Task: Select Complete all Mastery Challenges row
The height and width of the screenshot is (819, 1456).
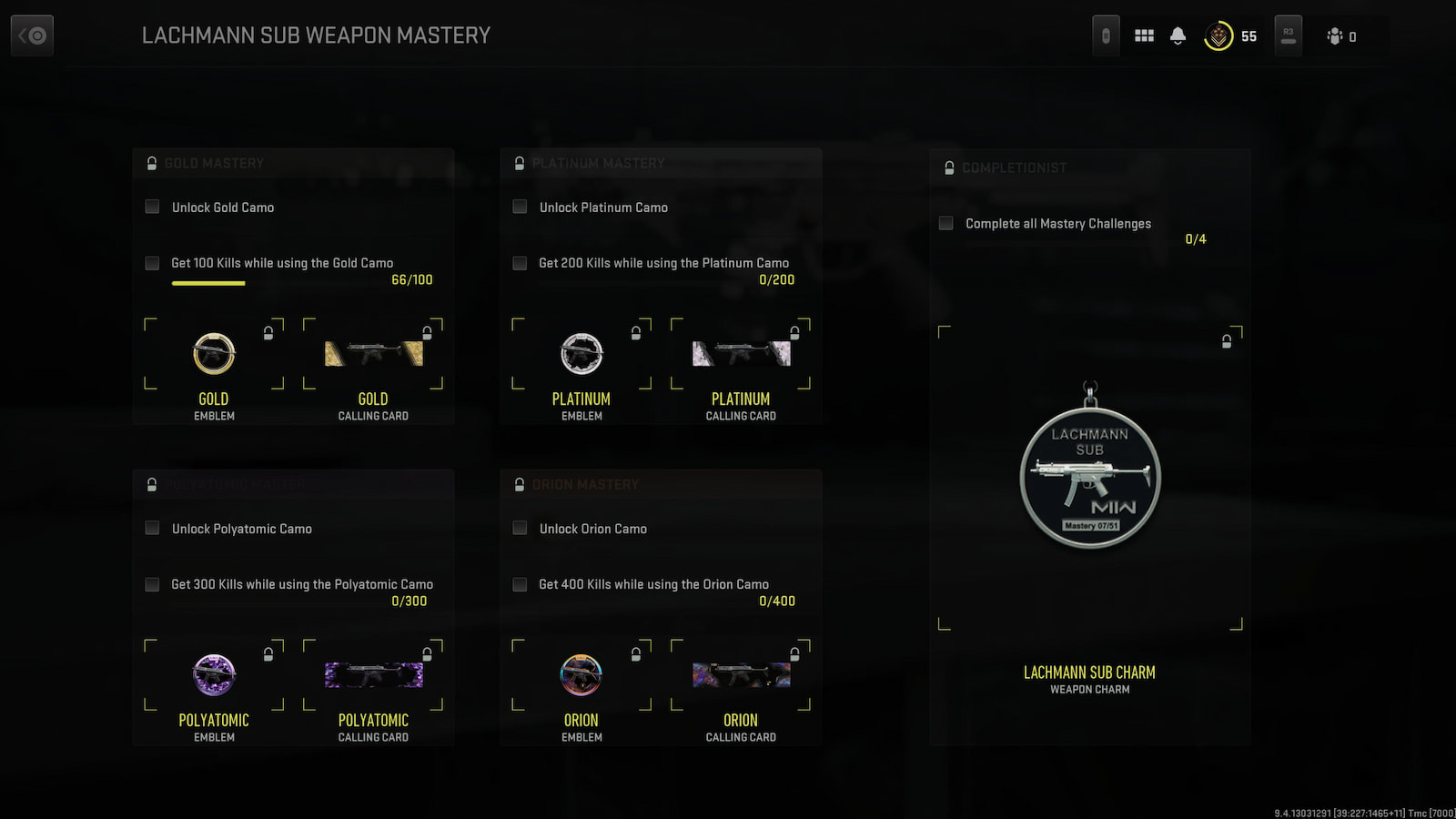Action: pyautogui.click(x=1057, y=224)
